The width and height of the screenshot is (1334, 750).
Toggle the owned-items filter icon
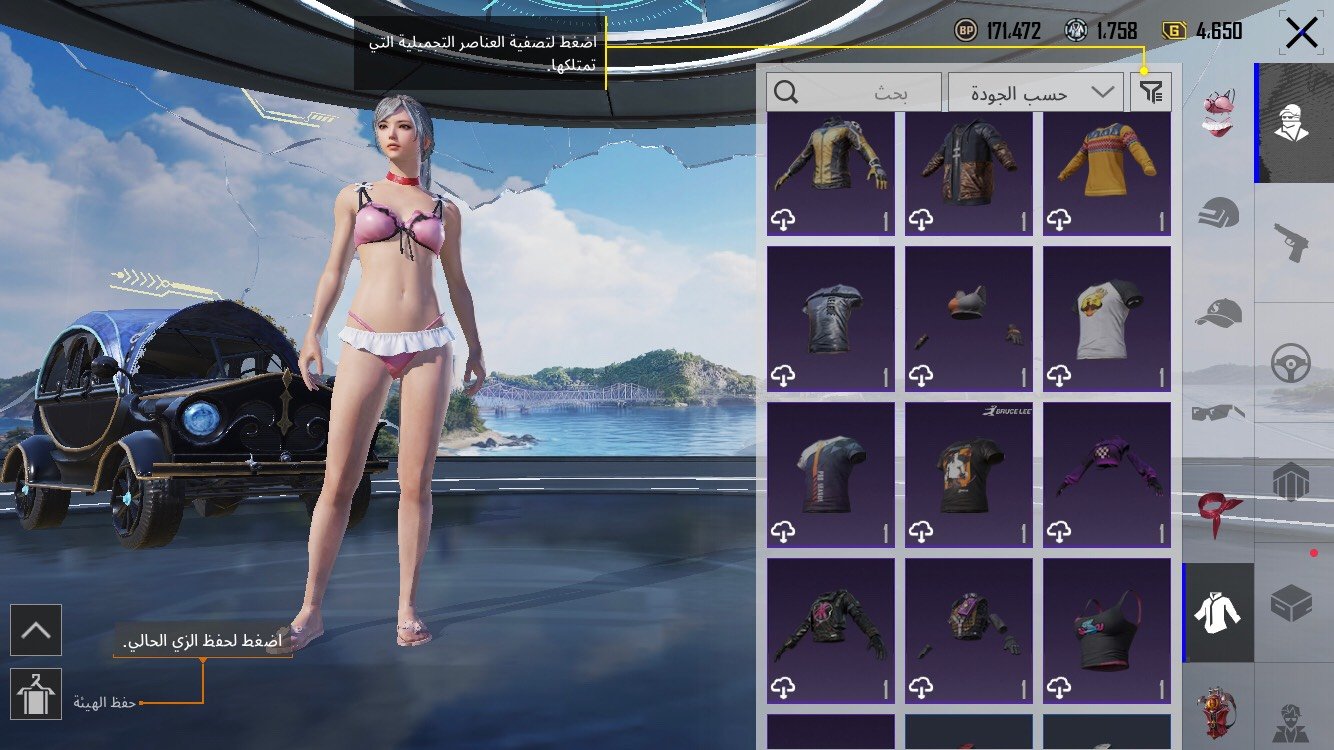tap(1151, 93)
